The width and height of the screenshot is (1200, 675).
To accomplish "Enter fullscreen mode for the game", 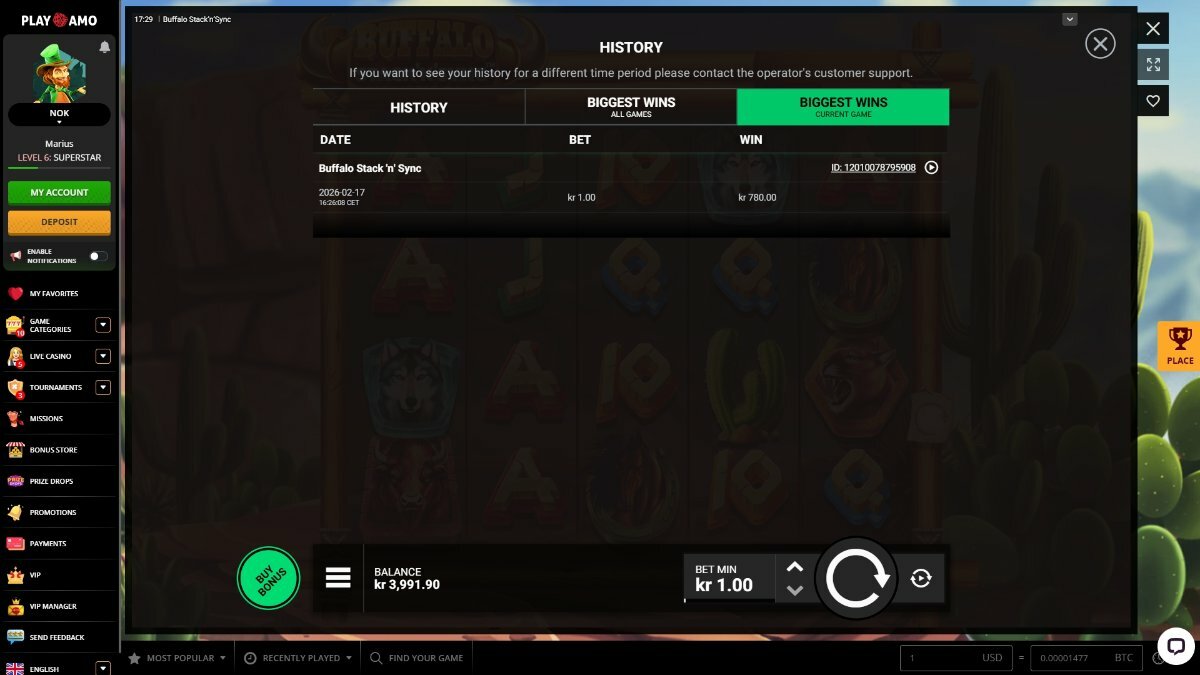I will coord(1153,64).
